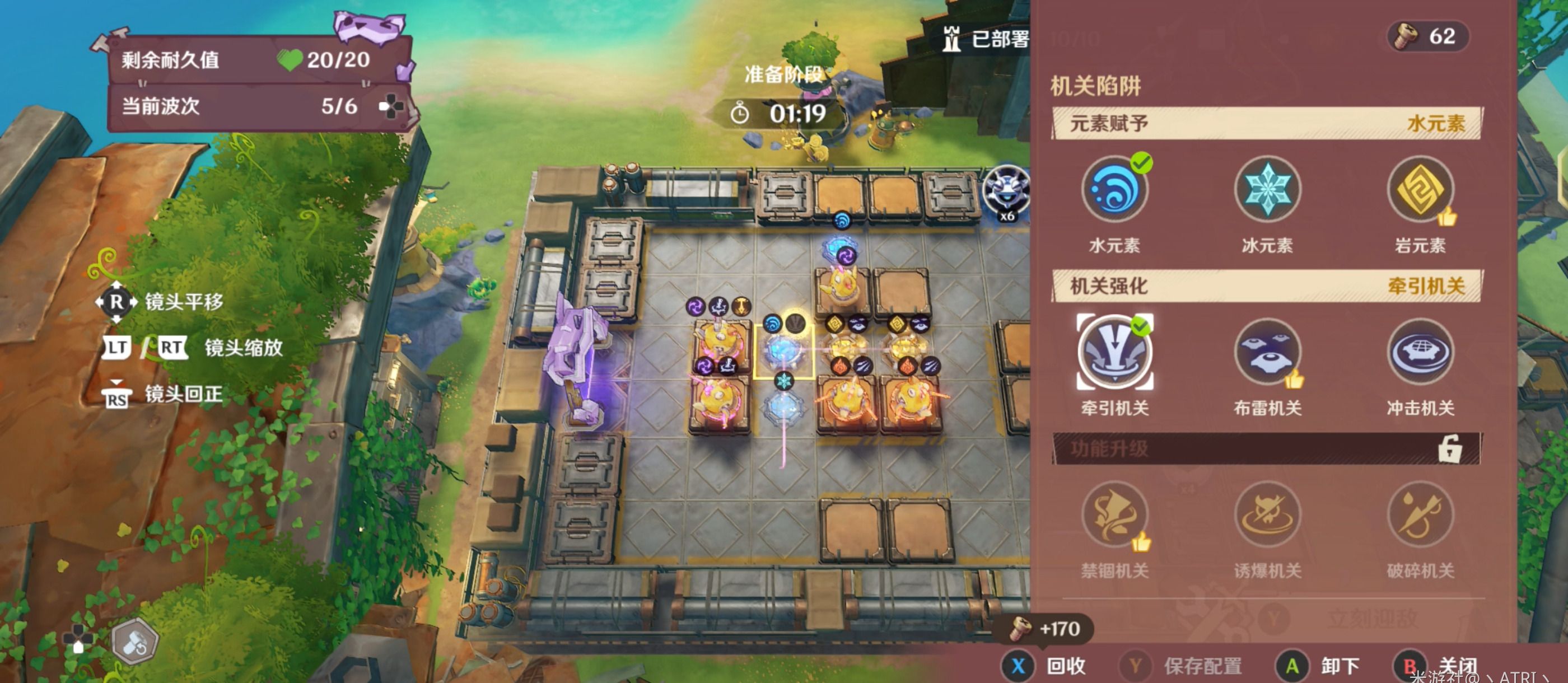1568x683 pixels.
Task: Select the 水元素 hydro element icon
Action: (1114, 189)
